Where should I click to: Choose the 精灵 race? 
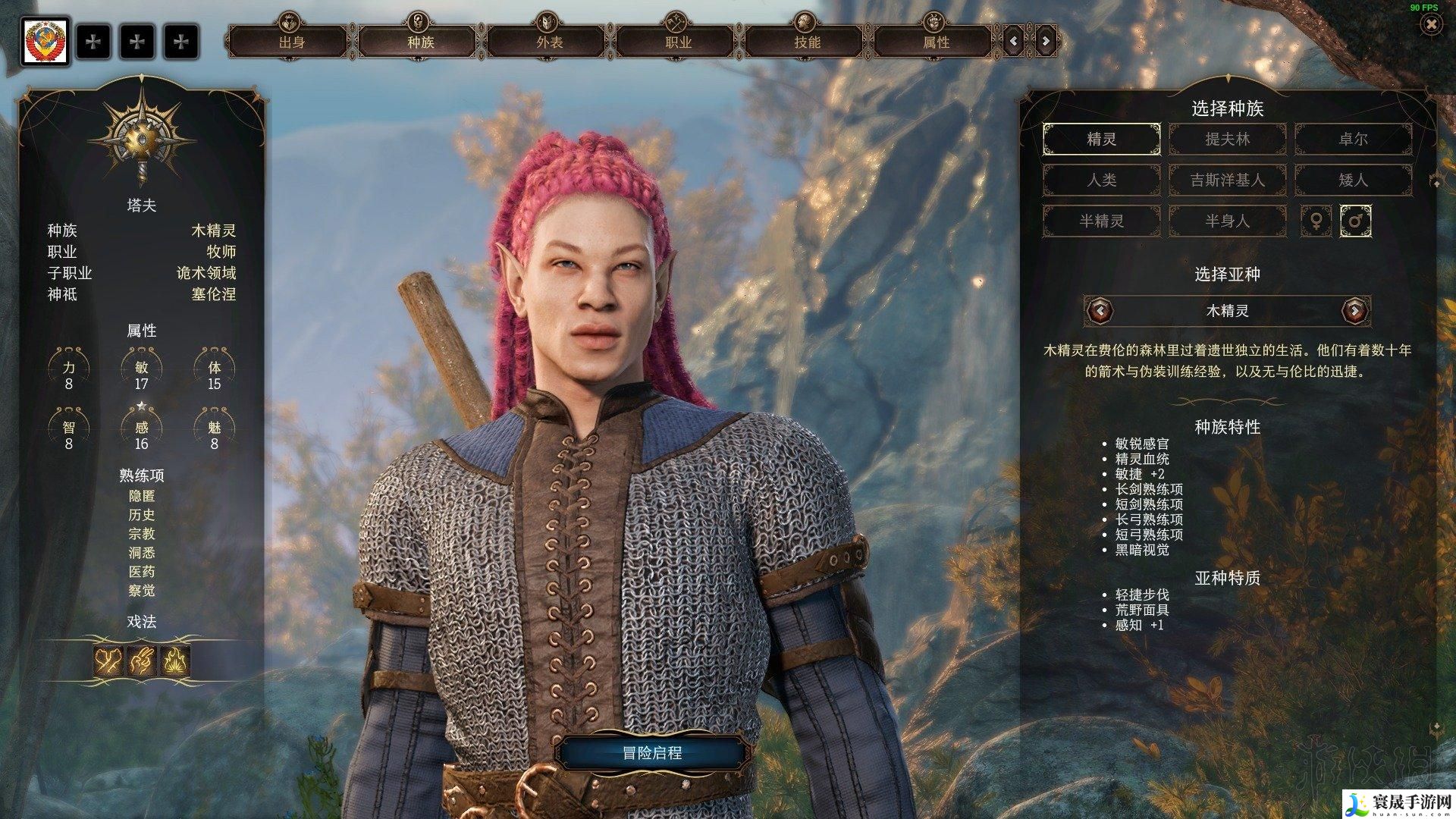click(1101, 140)
